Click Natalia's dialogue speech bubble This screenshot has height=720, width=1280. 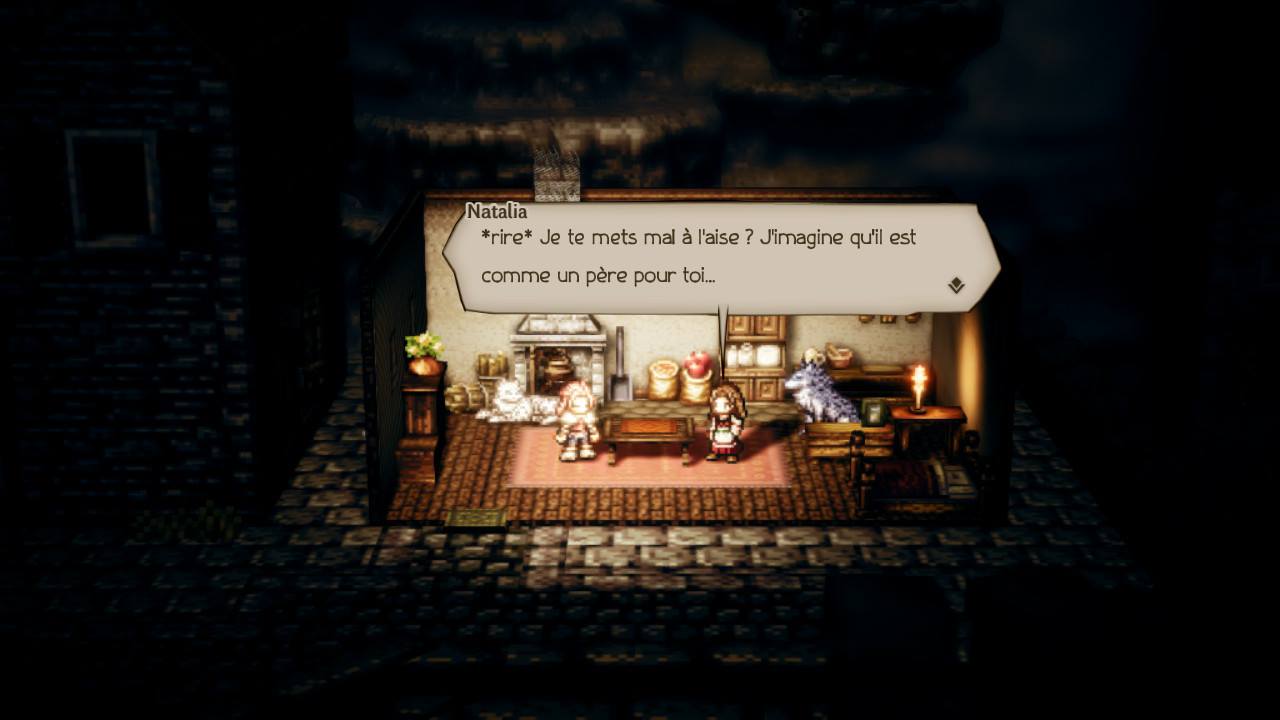(720, 257)
